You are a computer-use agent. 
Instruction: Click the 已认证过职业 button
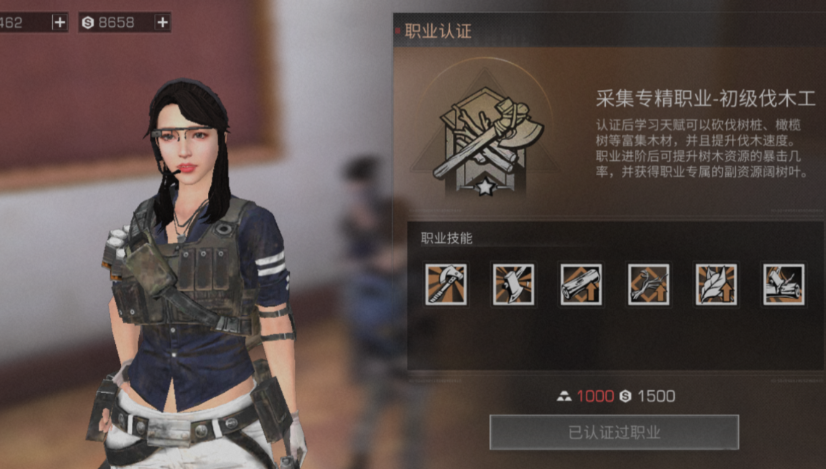(x=614, y=432)
